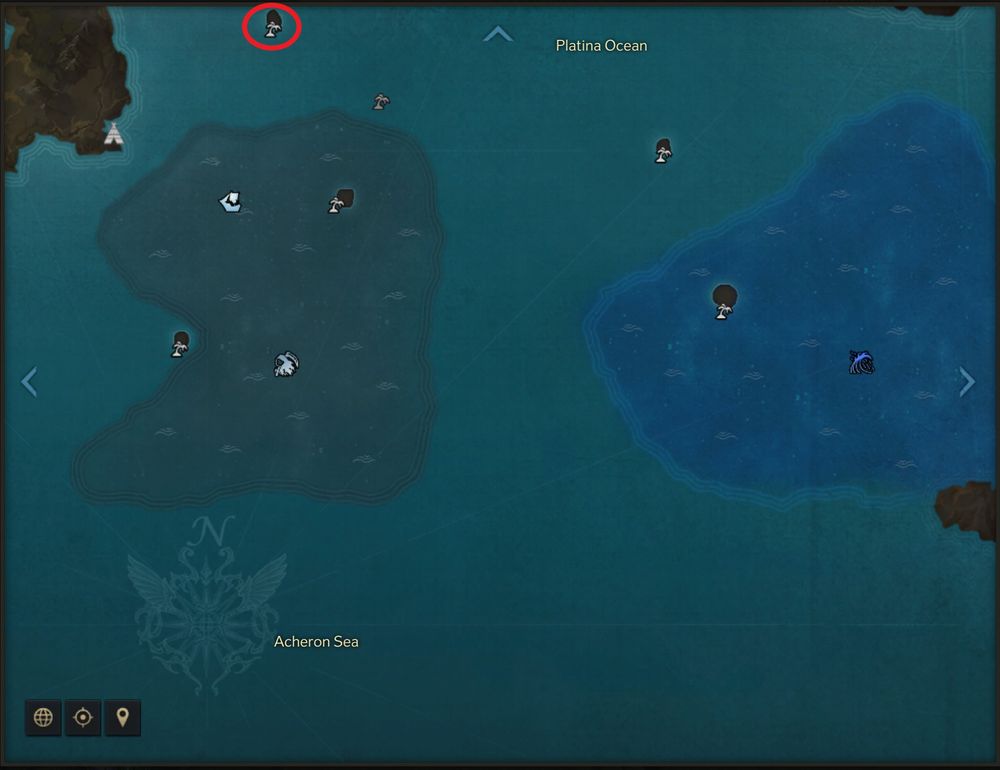Open the globe world map view

43,717
